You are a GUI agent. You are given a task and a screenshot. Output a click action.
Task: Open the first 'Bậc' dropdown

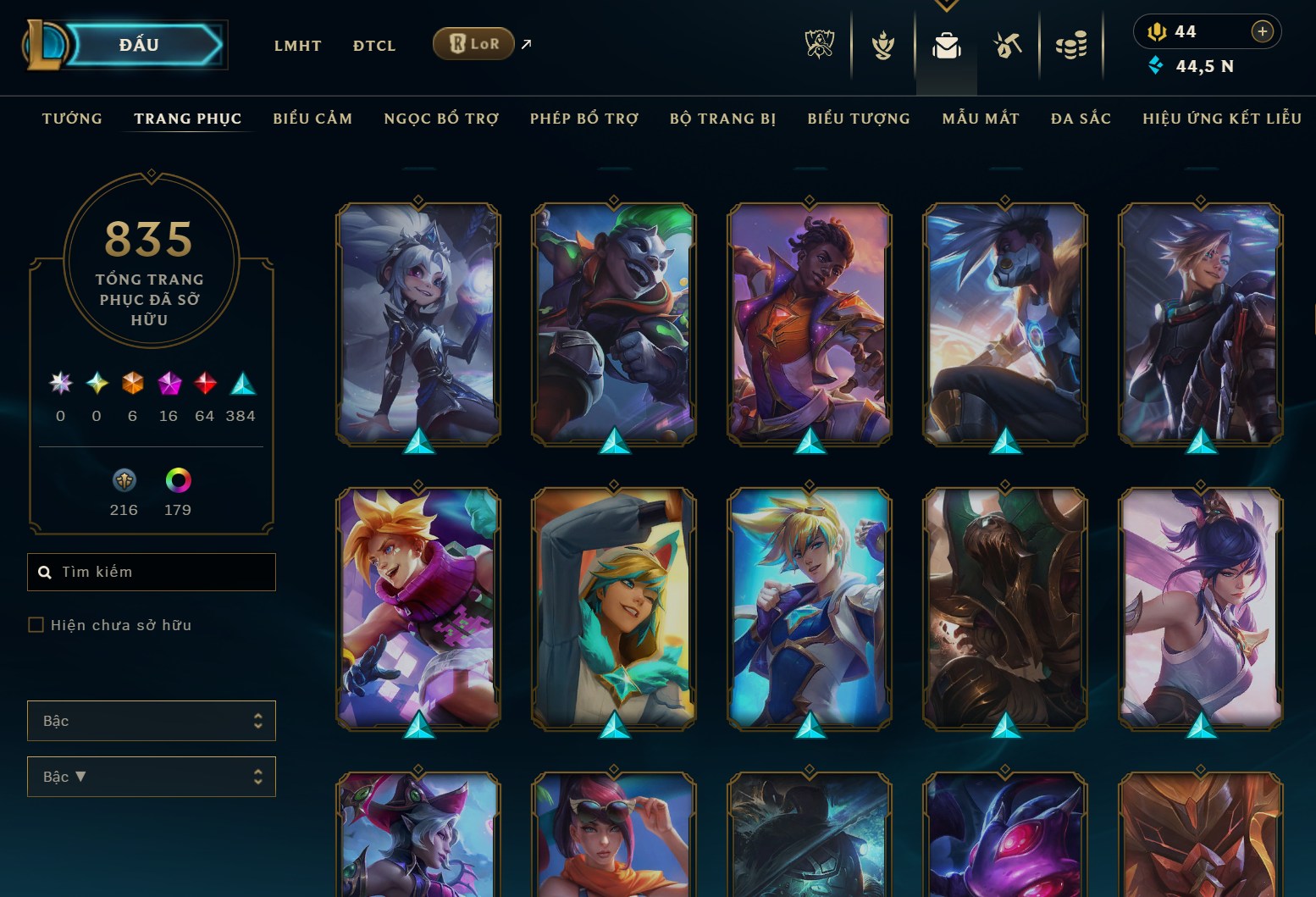(x=151, y=721)
